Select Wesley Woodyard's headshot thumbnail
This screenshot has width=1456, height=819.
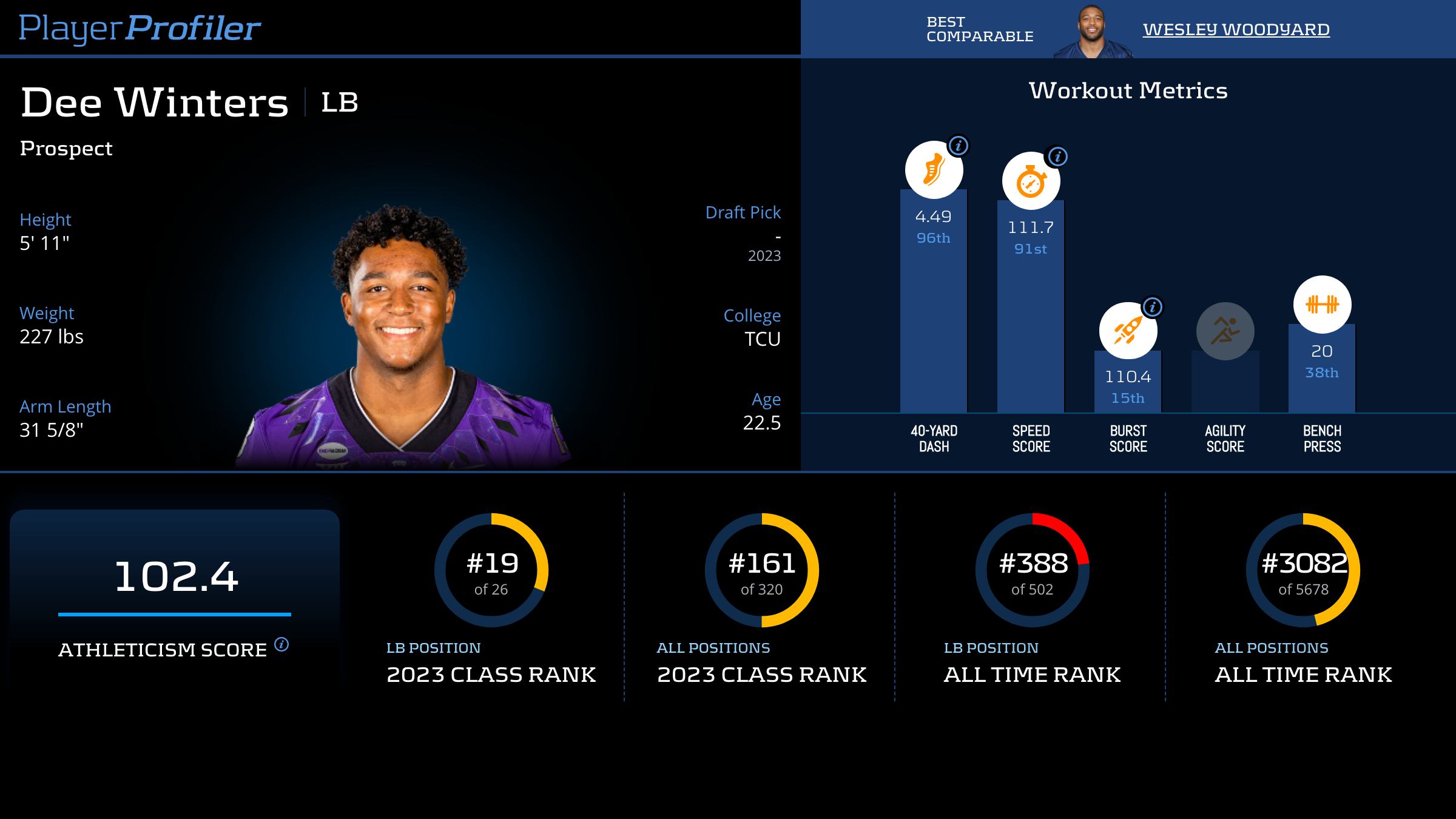[x=1092, y=32]
